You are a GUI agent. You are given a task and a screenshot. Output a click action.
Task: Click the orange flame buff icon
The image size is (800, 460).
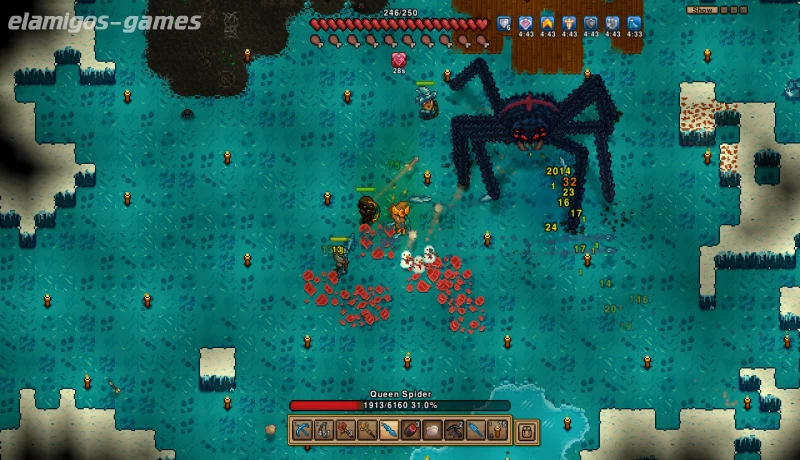pyautogui.click(x=547, y=23)
